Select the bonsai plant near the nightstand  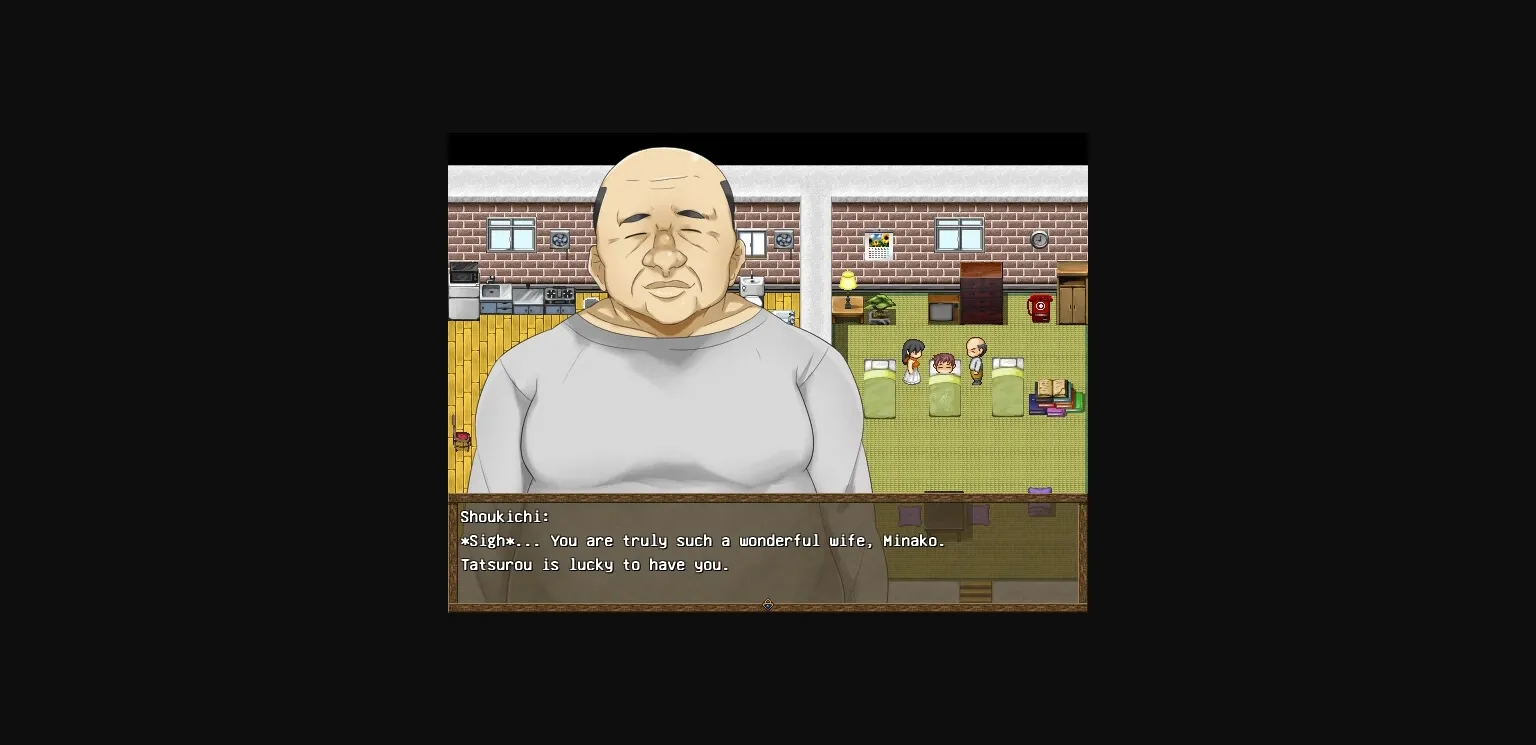pos(882,303)
